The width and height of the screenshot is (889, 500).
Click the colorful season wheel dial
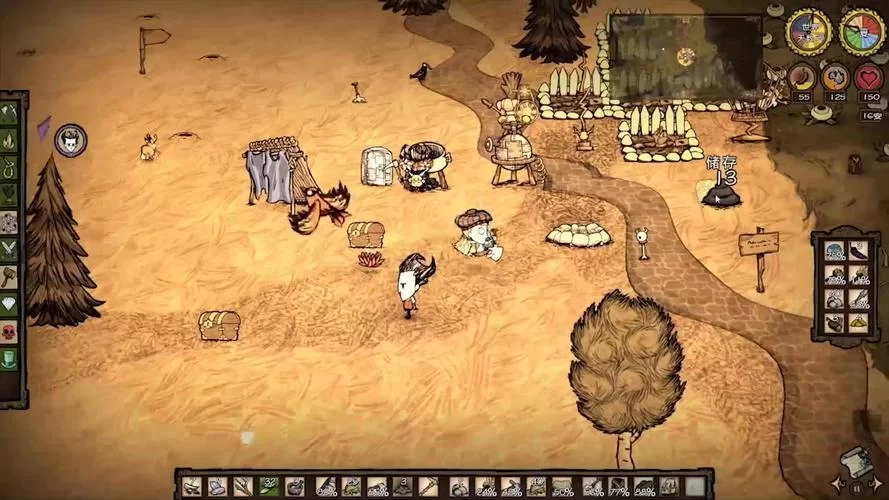(x=861, y=32)
